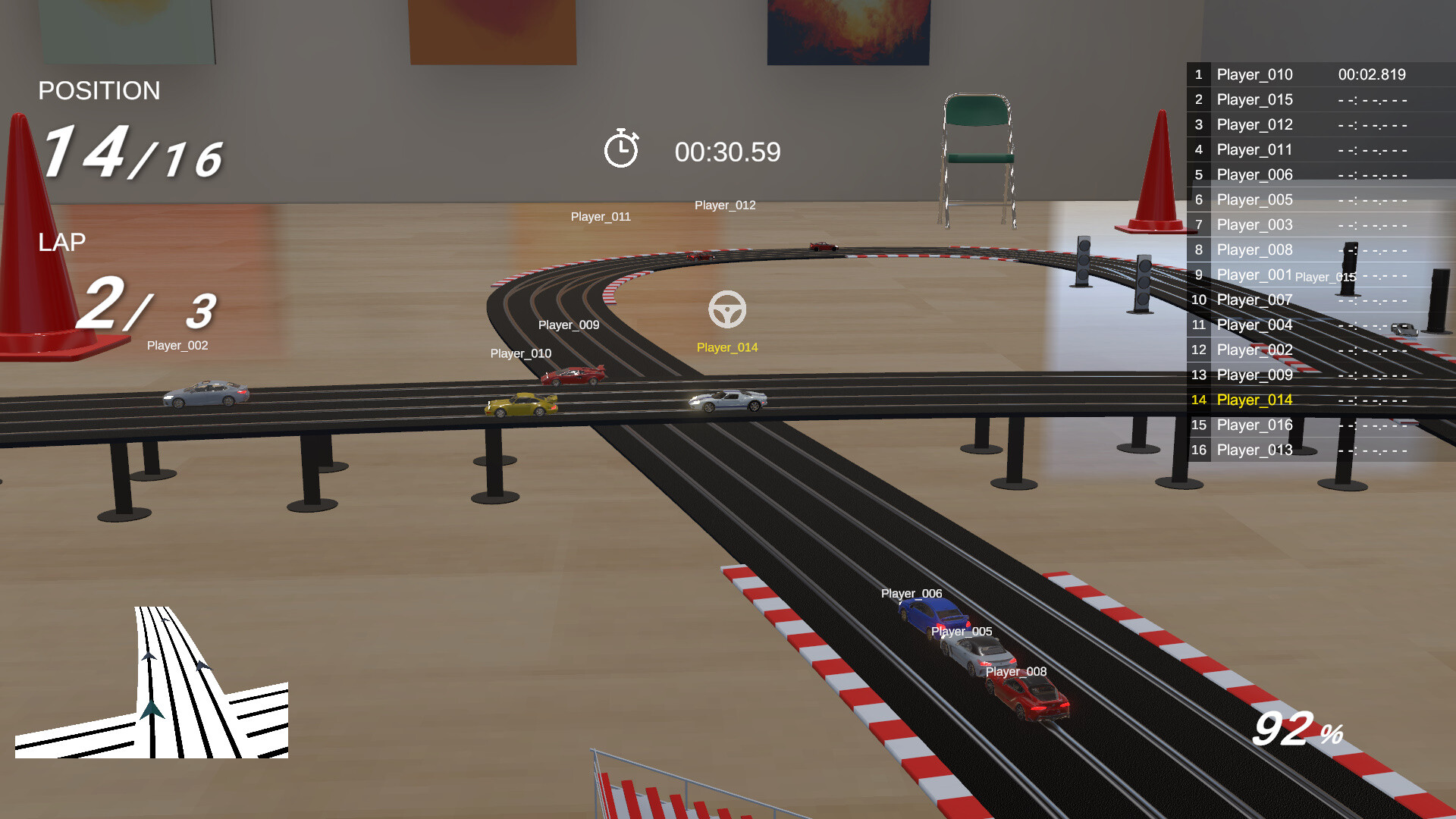
Task: Toggle highlight on leaderboard row Player_014
Action: coord(1254,400)
